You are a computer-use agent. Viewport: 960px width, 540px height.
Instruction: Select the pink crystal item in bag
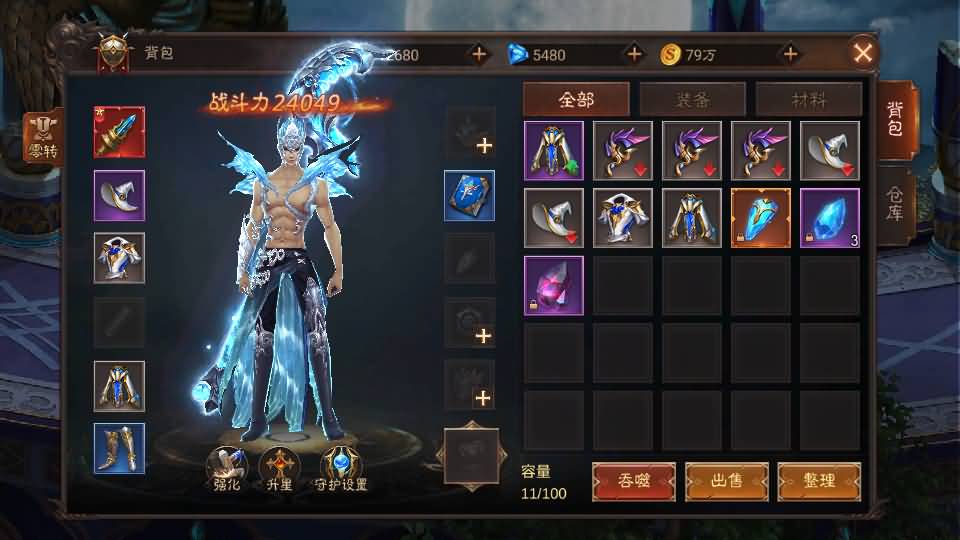click(554, 285)
